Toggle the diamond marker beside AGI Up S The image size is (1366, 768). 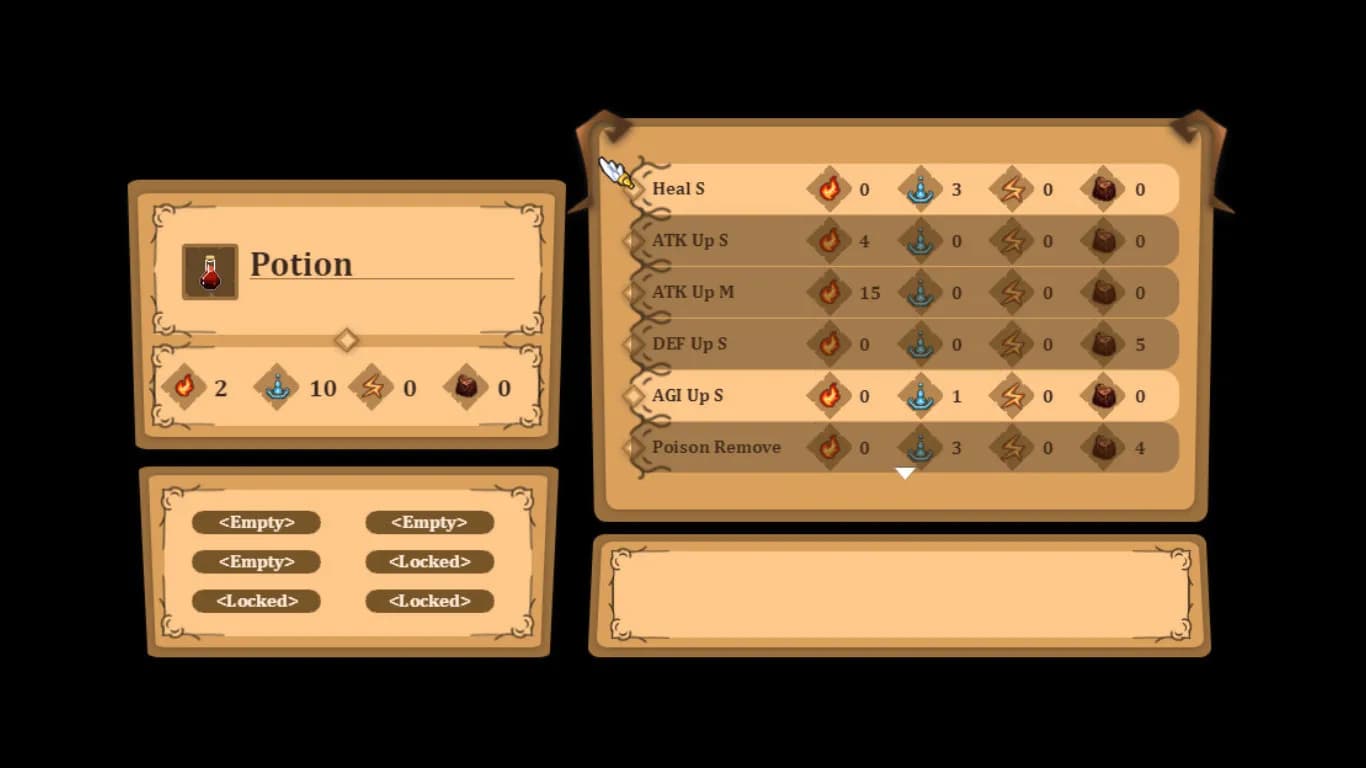tap(633, 395)
